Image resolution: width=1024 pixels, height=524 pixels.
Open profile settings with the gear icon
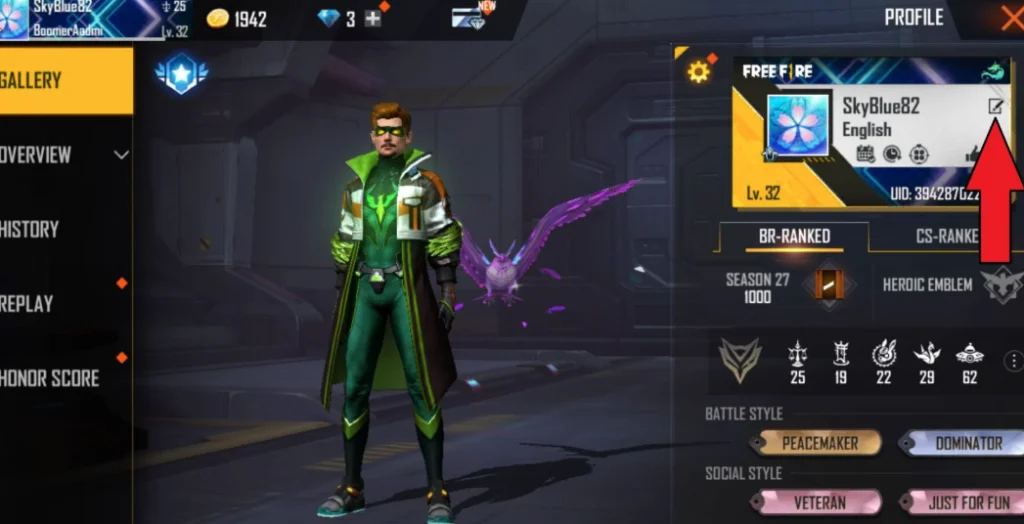point(698,71)
